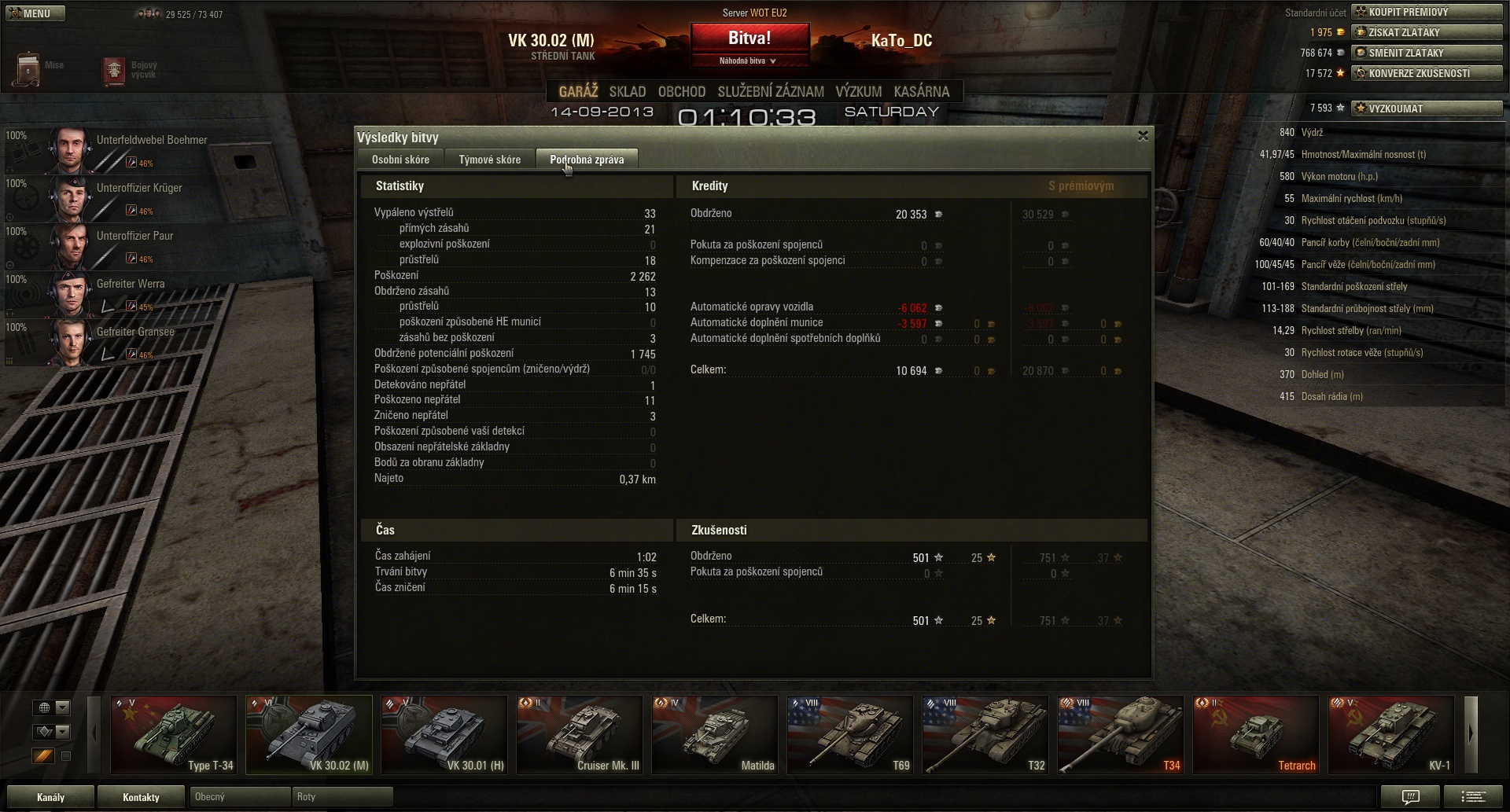Switch to Týmové skóre tab
Viewport: 1510px width, 812px height.
pyautogui.click(x=489, y=160)
